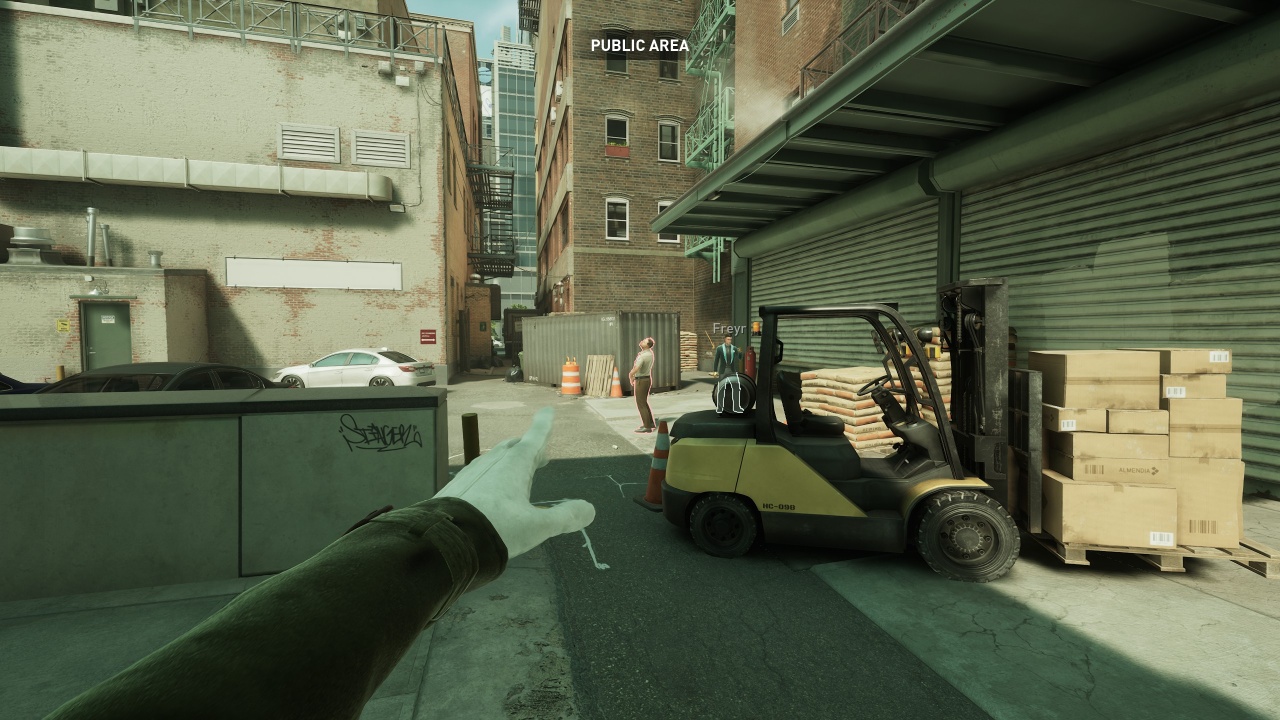Click the barcode sticker on the top box
The image size is (1280, 720).
click(x=1219, y=356)
